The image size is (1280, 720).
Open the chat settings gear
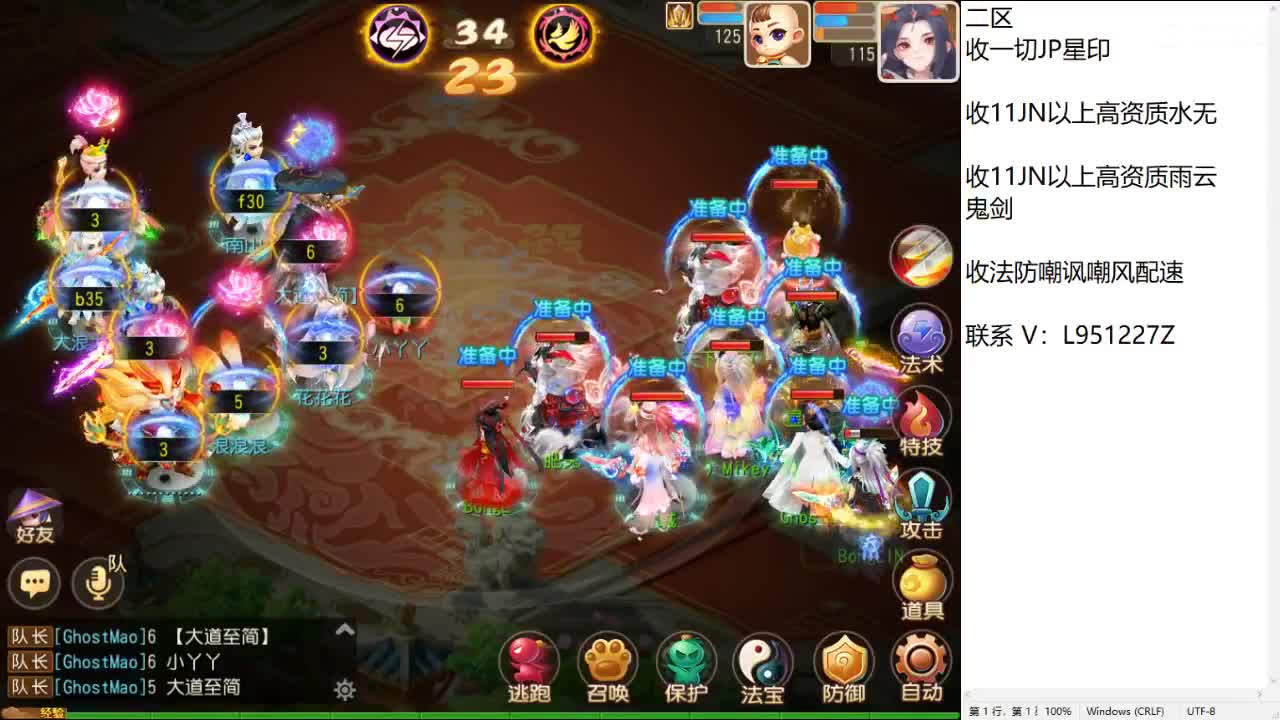click(x=344, y=687)
